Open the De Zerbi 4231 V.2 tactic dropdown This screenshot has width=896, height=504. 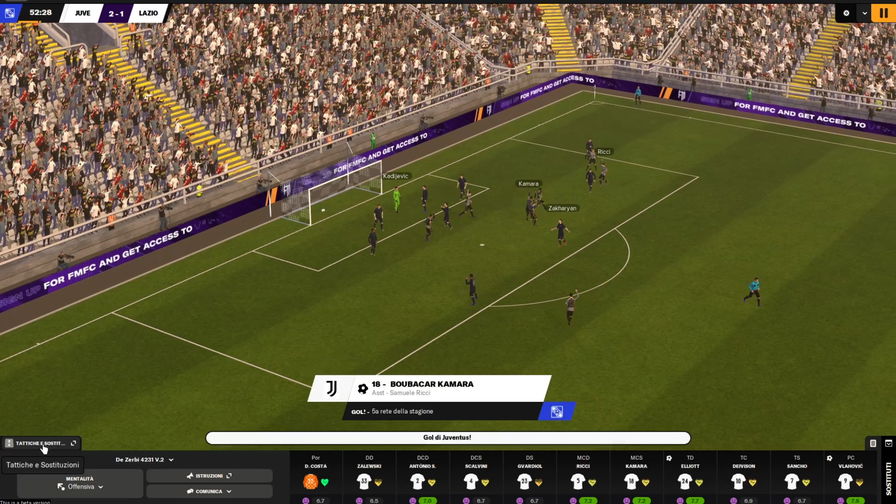click(x=144, y=460)
